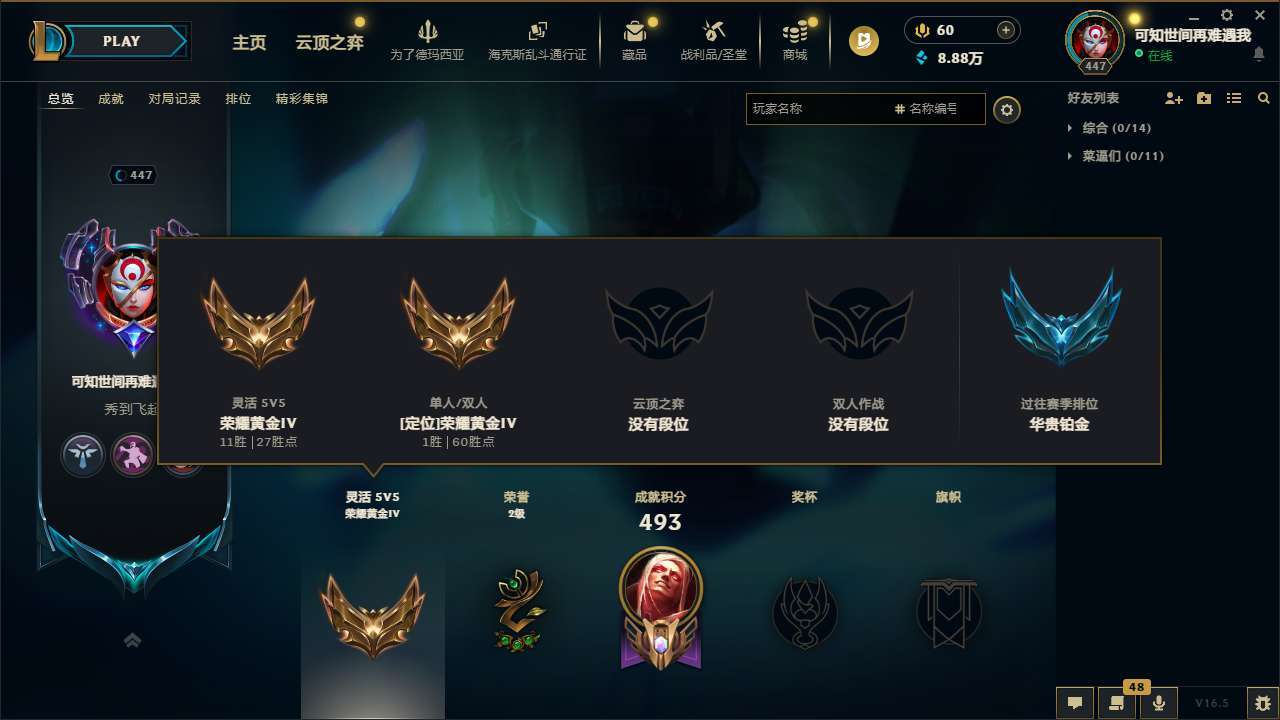Open the 海克斯乱斗通行证 pass
Screen dimensions: 1280x720
(x=537, y=41)
